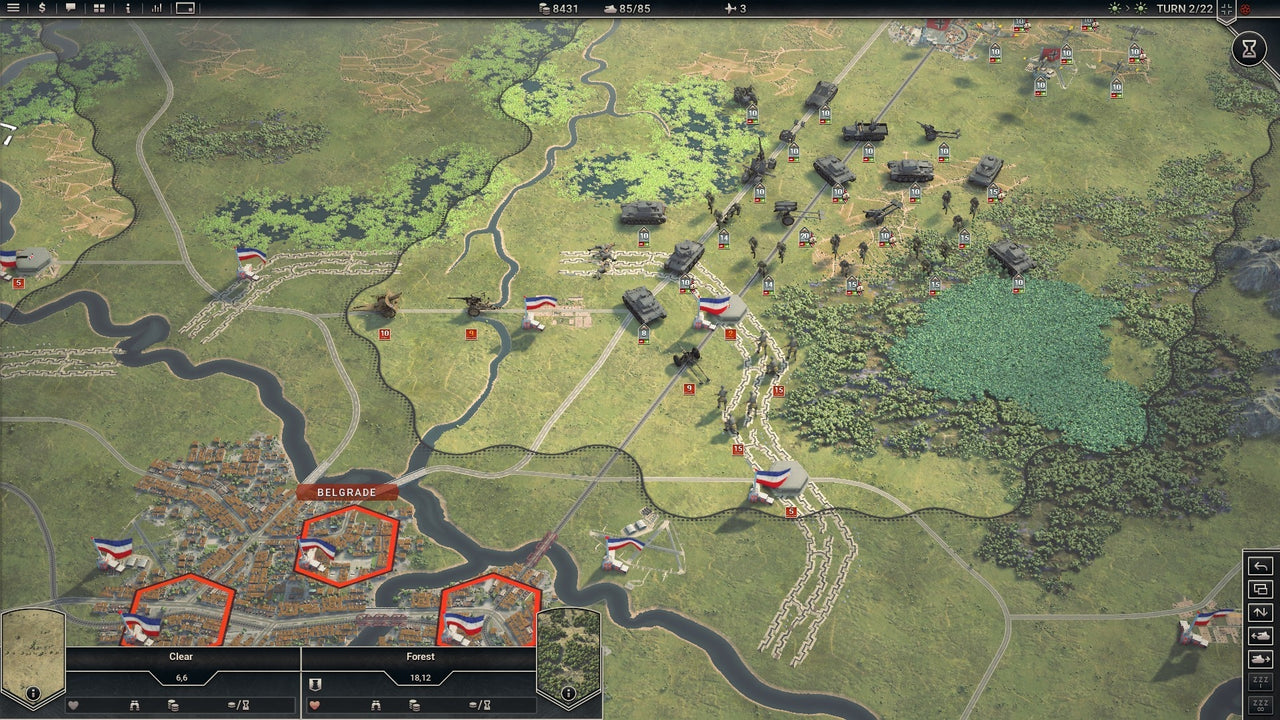Click the unit list grid icon
The height and width of the screenshot is (720, 1280).
coord(98,10)
